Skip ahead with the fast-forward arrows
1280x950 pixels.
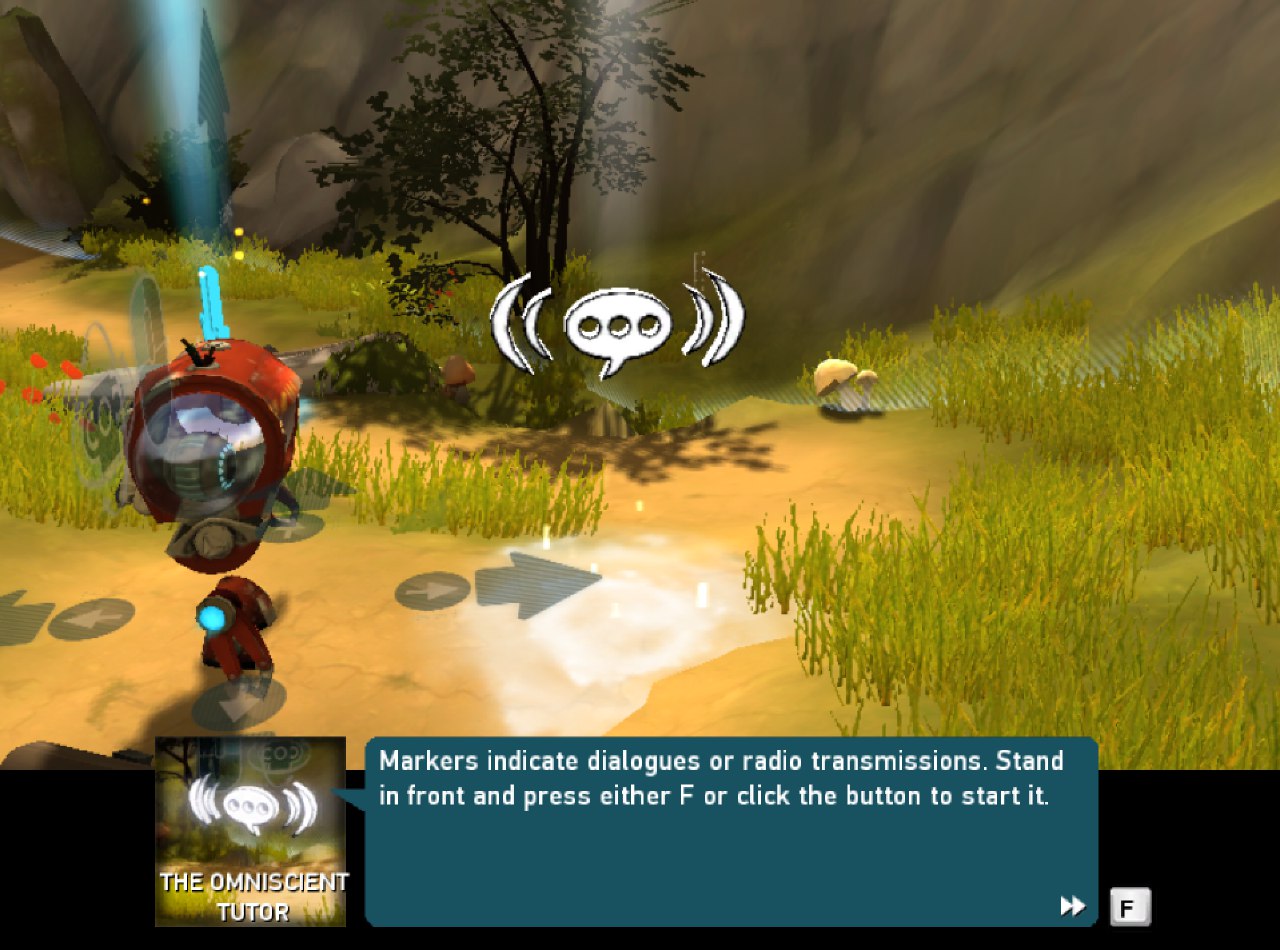[x=1073, y=906]
